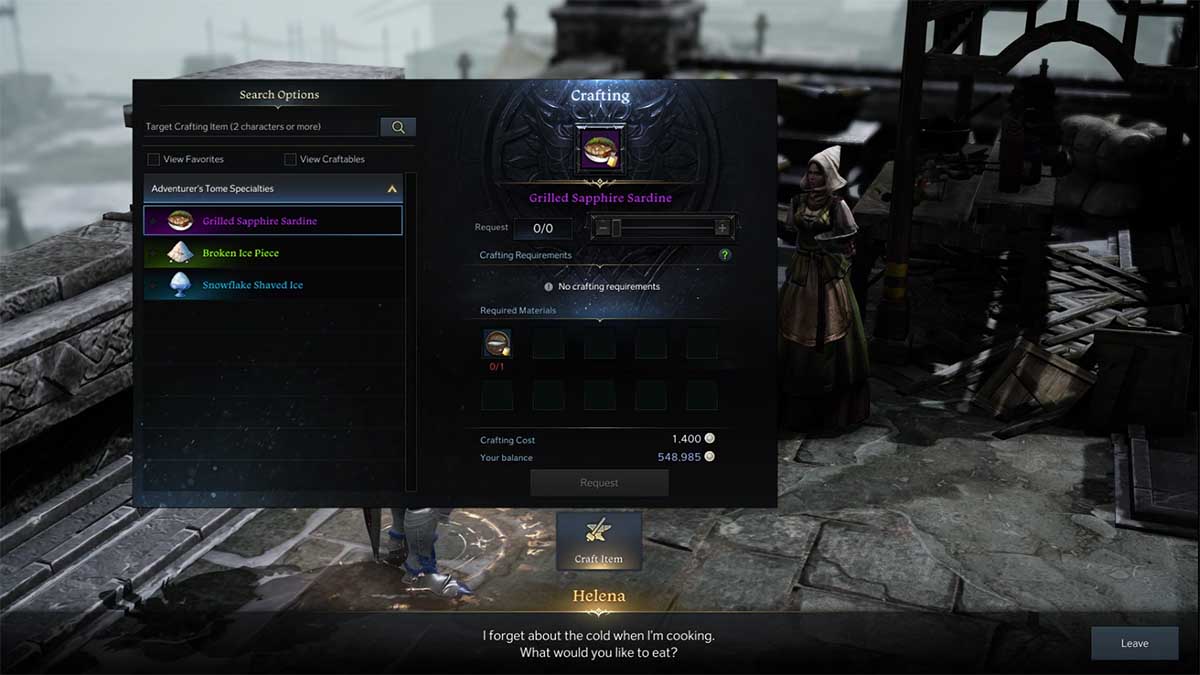Viewport: 1200px width, 675px height.
Task: Choose the Craft Item dialogue option
Action: (599, 540)
